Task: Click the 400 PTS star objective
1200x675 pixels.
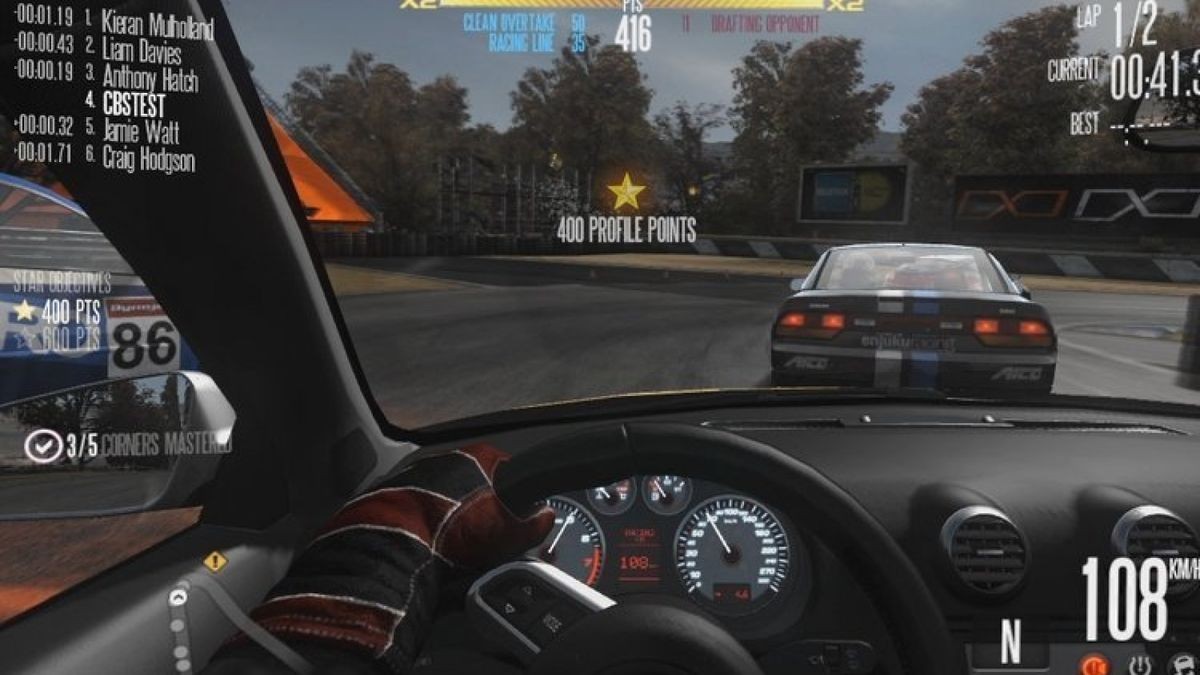Action: point(58,311)
